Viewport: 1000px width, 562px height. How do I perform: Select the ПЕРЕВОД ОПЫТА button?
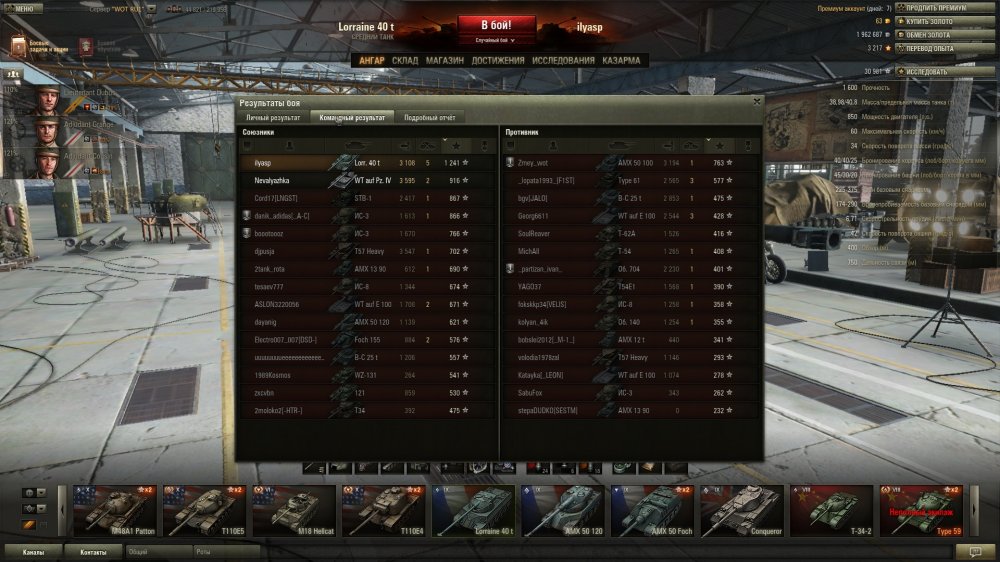[929, 48]
